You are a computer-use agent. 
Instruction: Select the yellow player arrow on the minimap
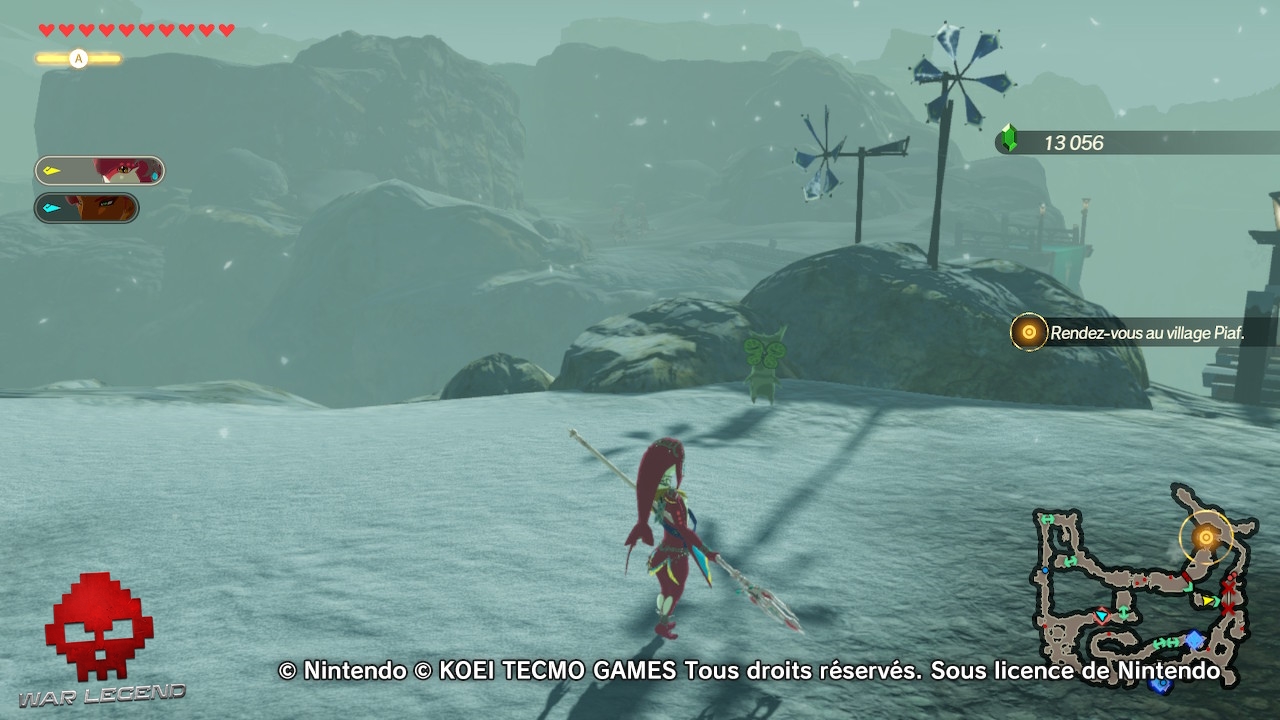pos(1208,601)
